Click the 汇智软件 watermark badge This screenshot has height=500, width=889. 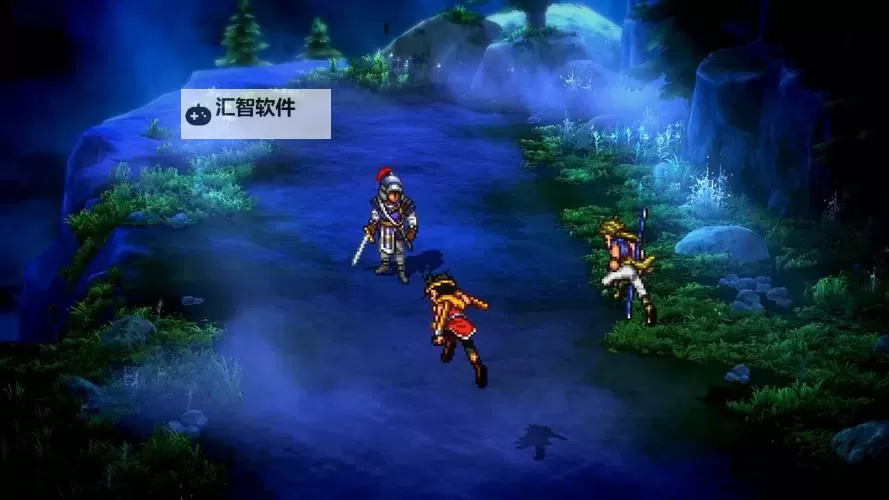[255, 113]
